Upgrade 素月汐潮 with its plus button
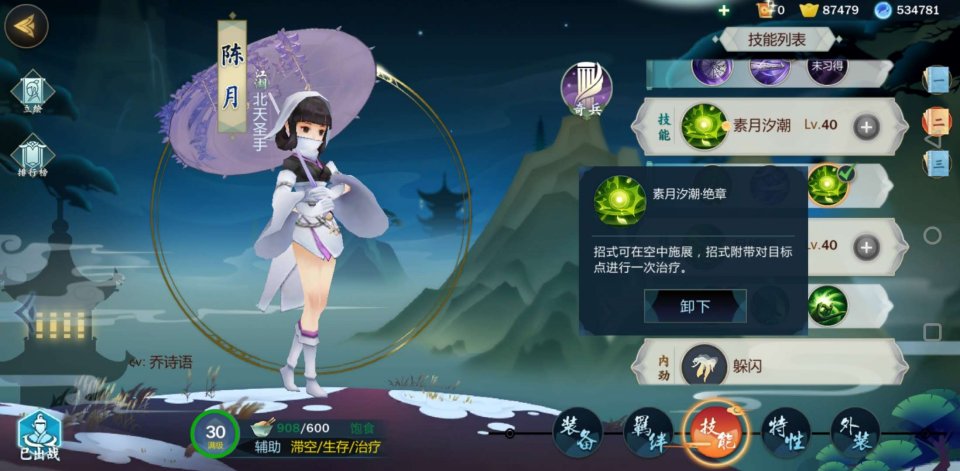 coord(866,127)
